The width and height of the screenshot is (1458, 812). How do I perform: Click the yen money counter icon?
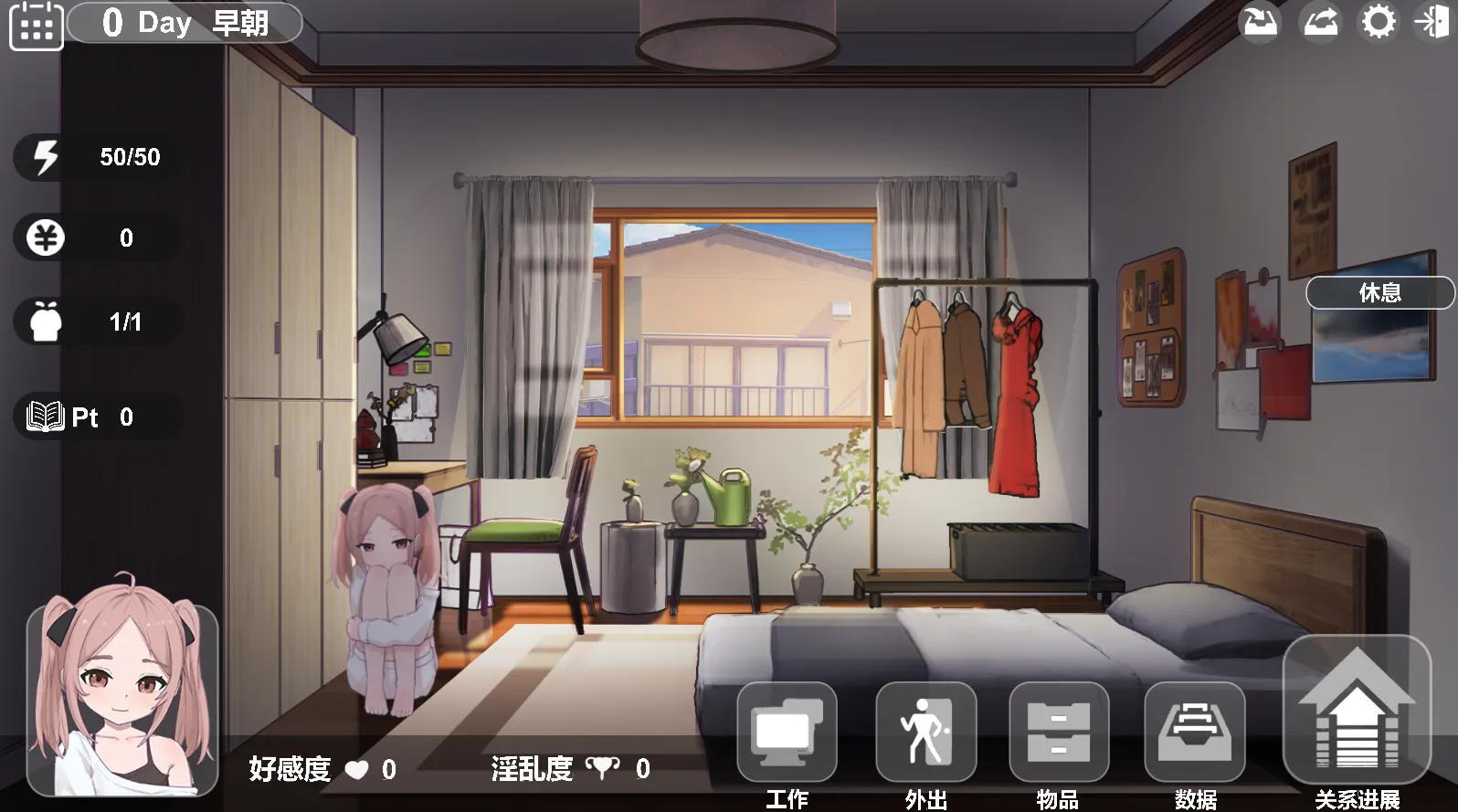click(x=45, y=237)
